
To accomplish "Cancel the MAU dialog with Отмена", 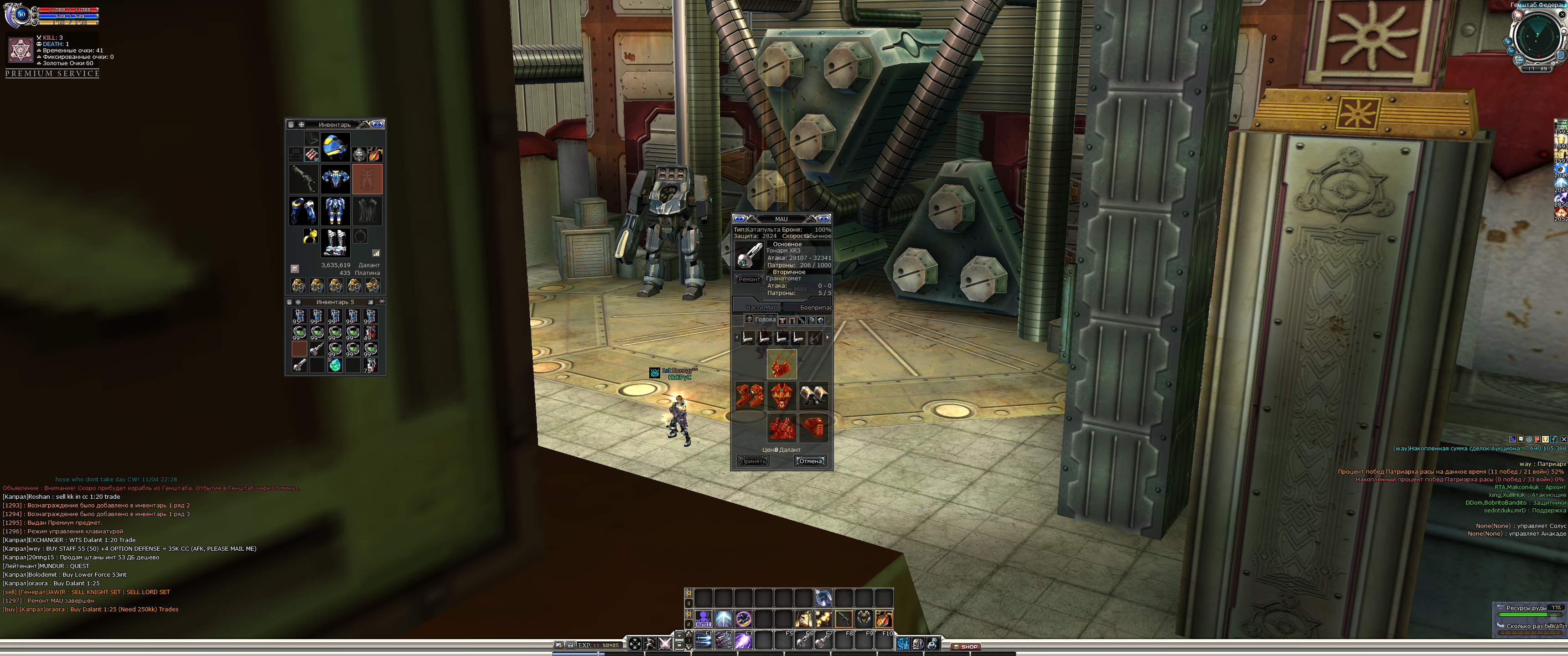I will coord(810,461).
